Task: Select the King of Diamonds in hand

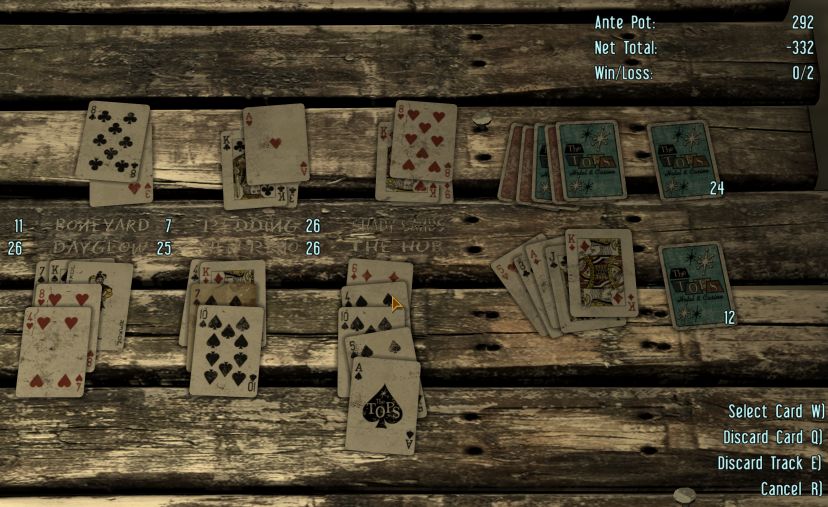Action: (x=602, y=271)
